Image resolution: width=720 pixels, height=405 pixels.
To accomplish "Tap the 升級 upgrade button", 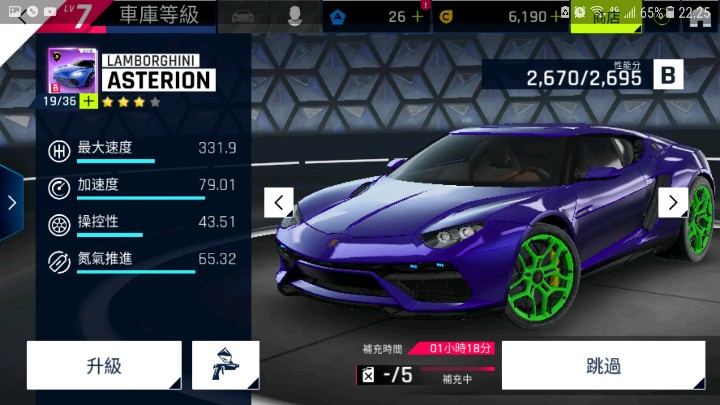I will (104, 365).
